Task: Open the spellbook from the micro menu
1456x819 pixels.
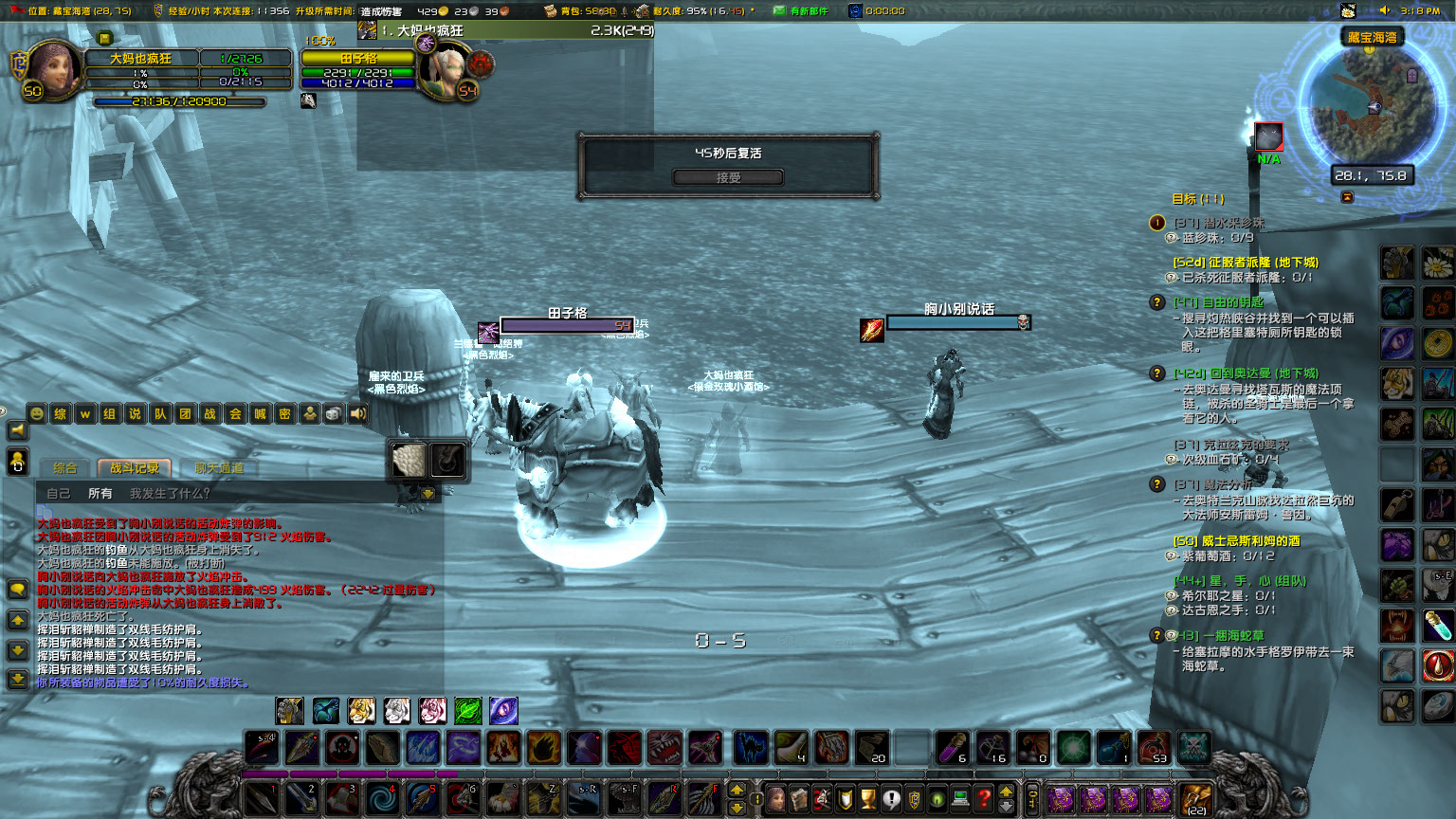Action: [801, 799]
